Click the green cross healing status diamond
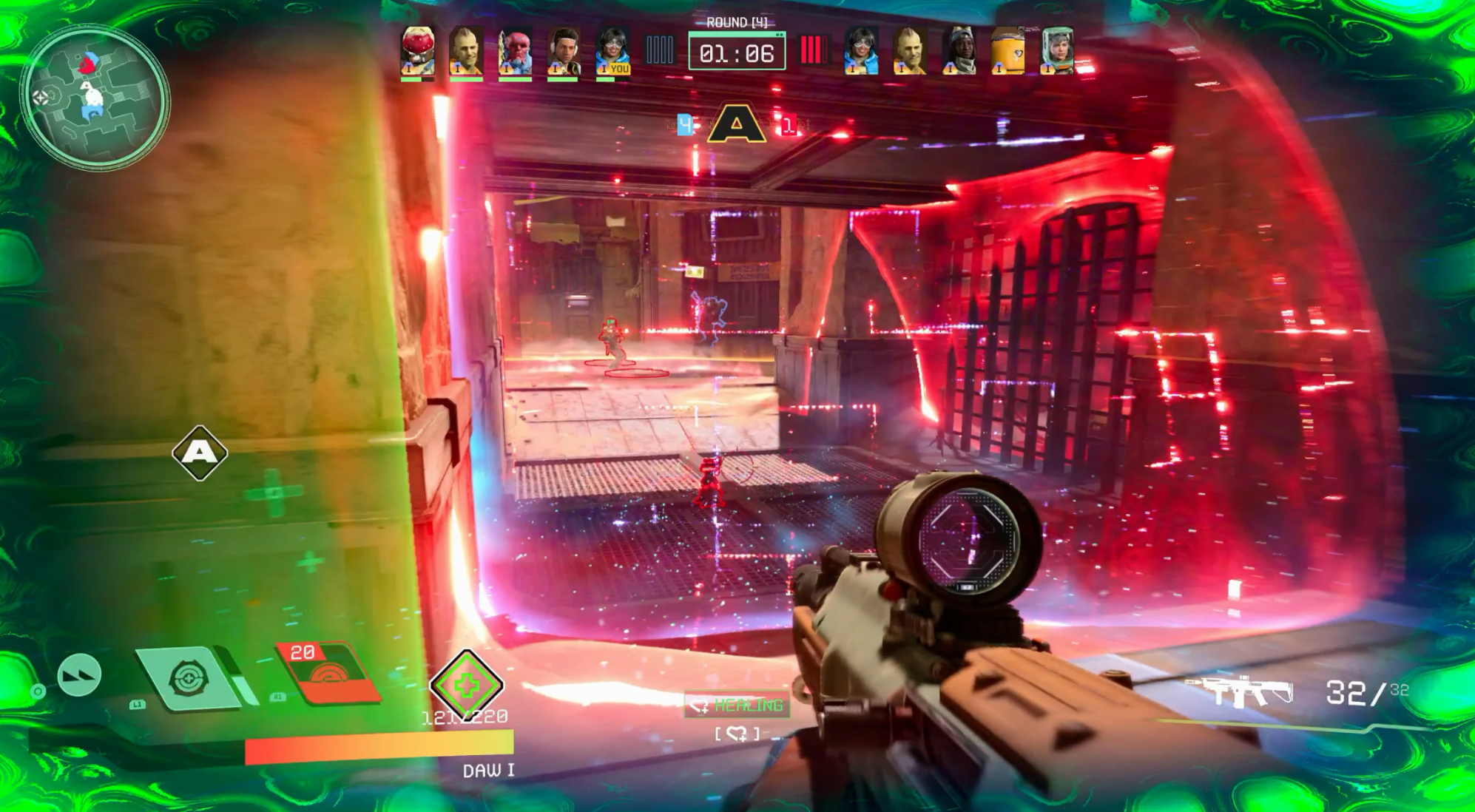The height and width of the screenshot is (812, 1475). pyautogui.click(x=467, y=686)
